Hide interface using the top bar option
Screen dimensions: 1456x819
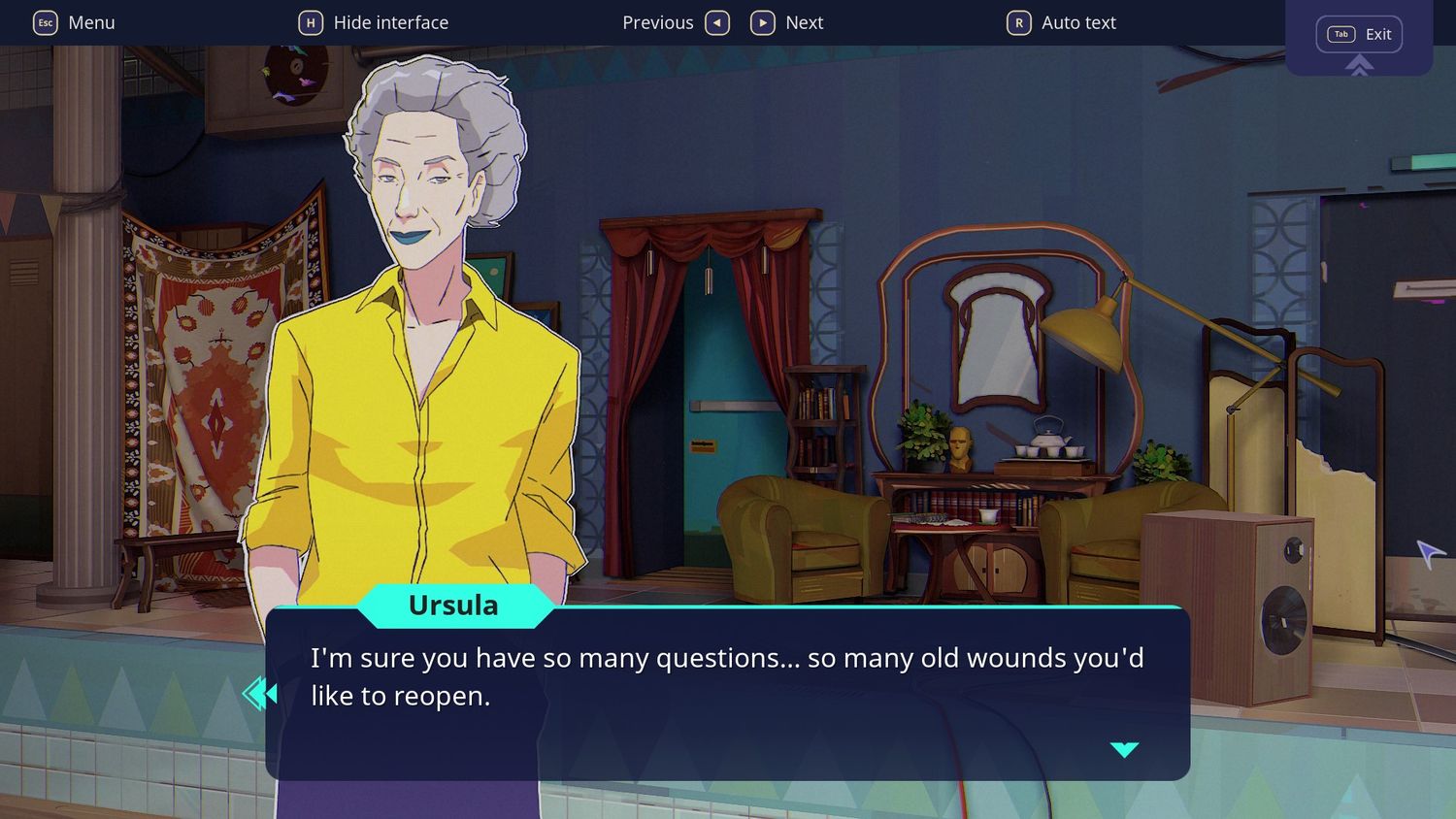tap(374, 22)
